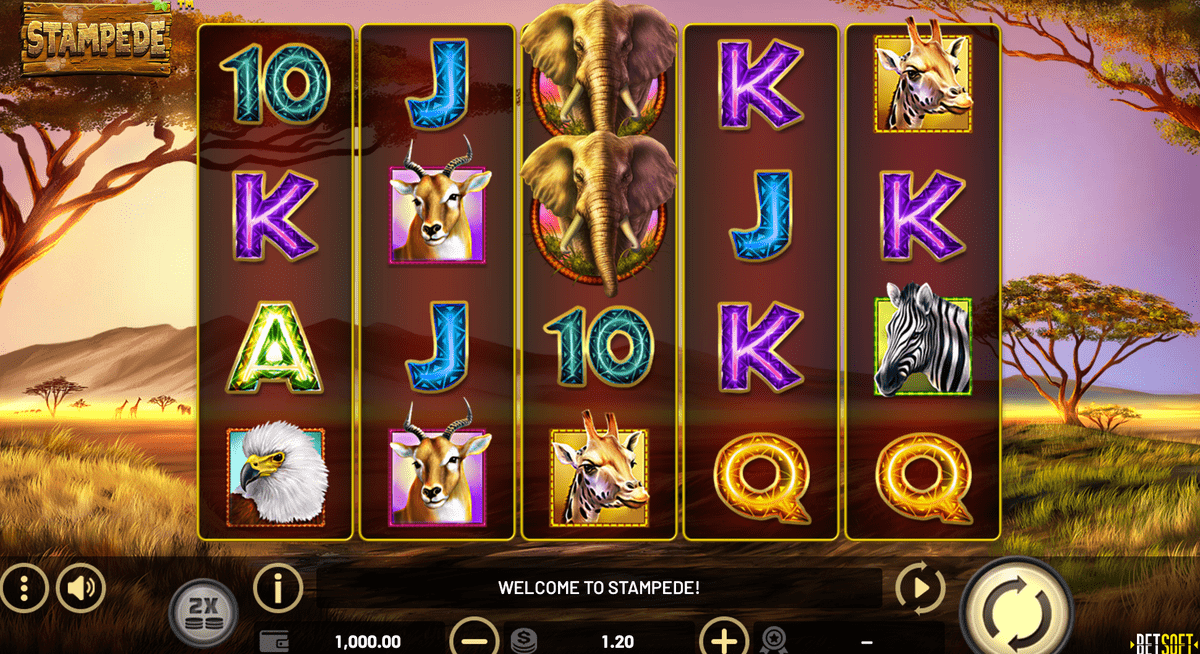
Task: Start autoplay with the play arrow button
Action: point(919,588)
